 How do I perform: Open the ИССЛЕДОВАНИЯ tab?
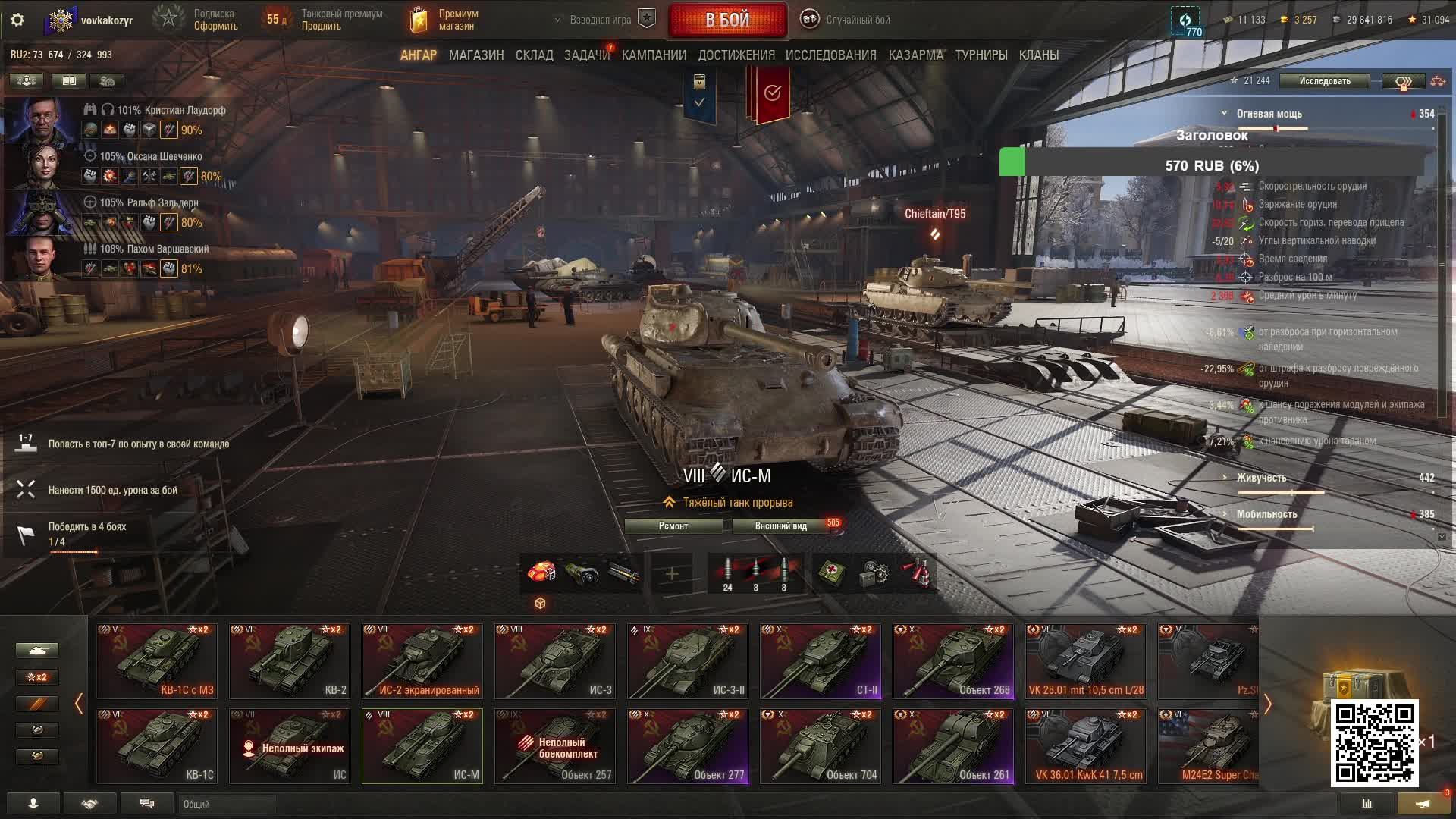[x=830, y=55]
